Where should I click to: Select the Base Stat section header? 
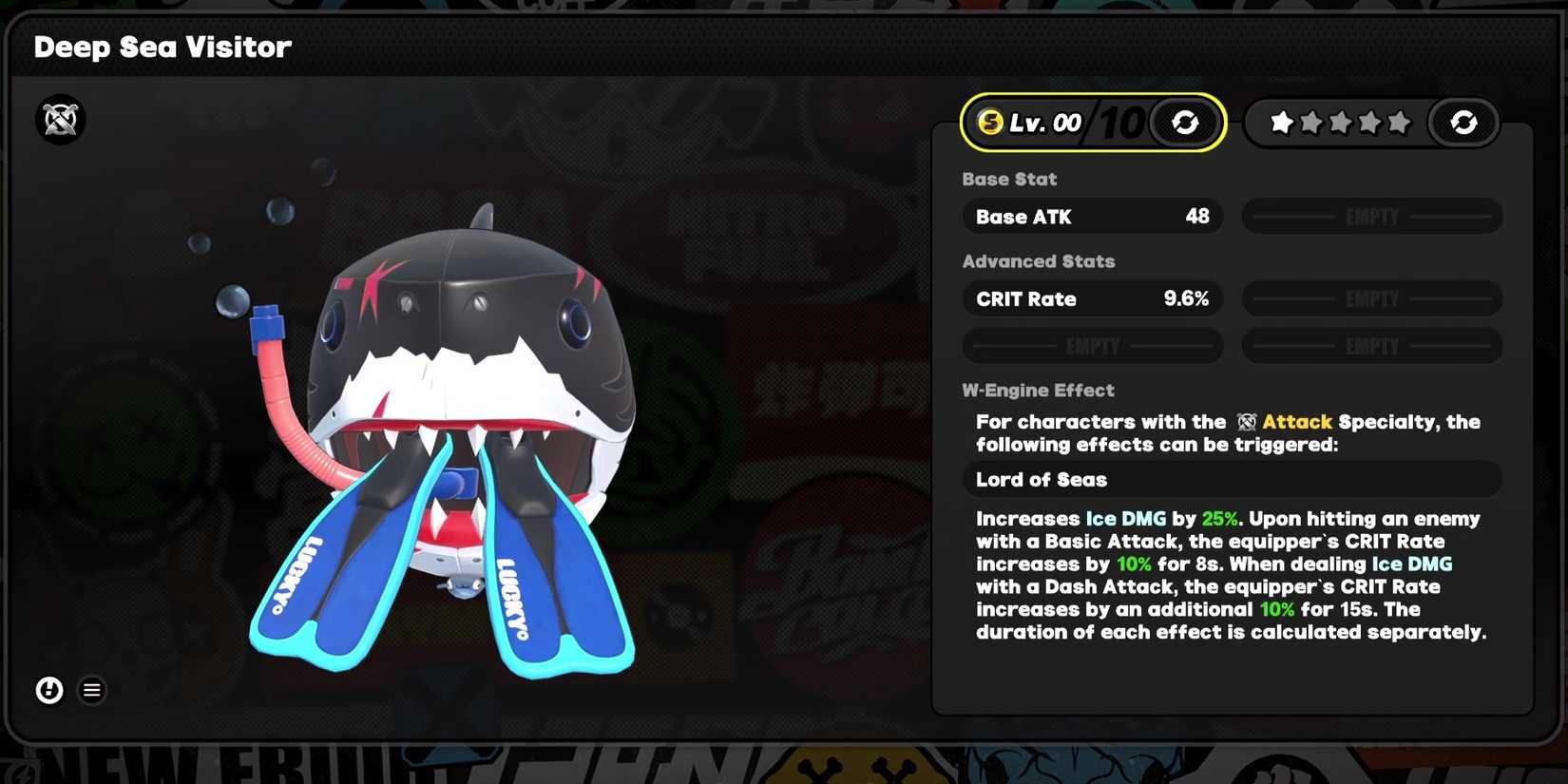[x=1009, y=179]
